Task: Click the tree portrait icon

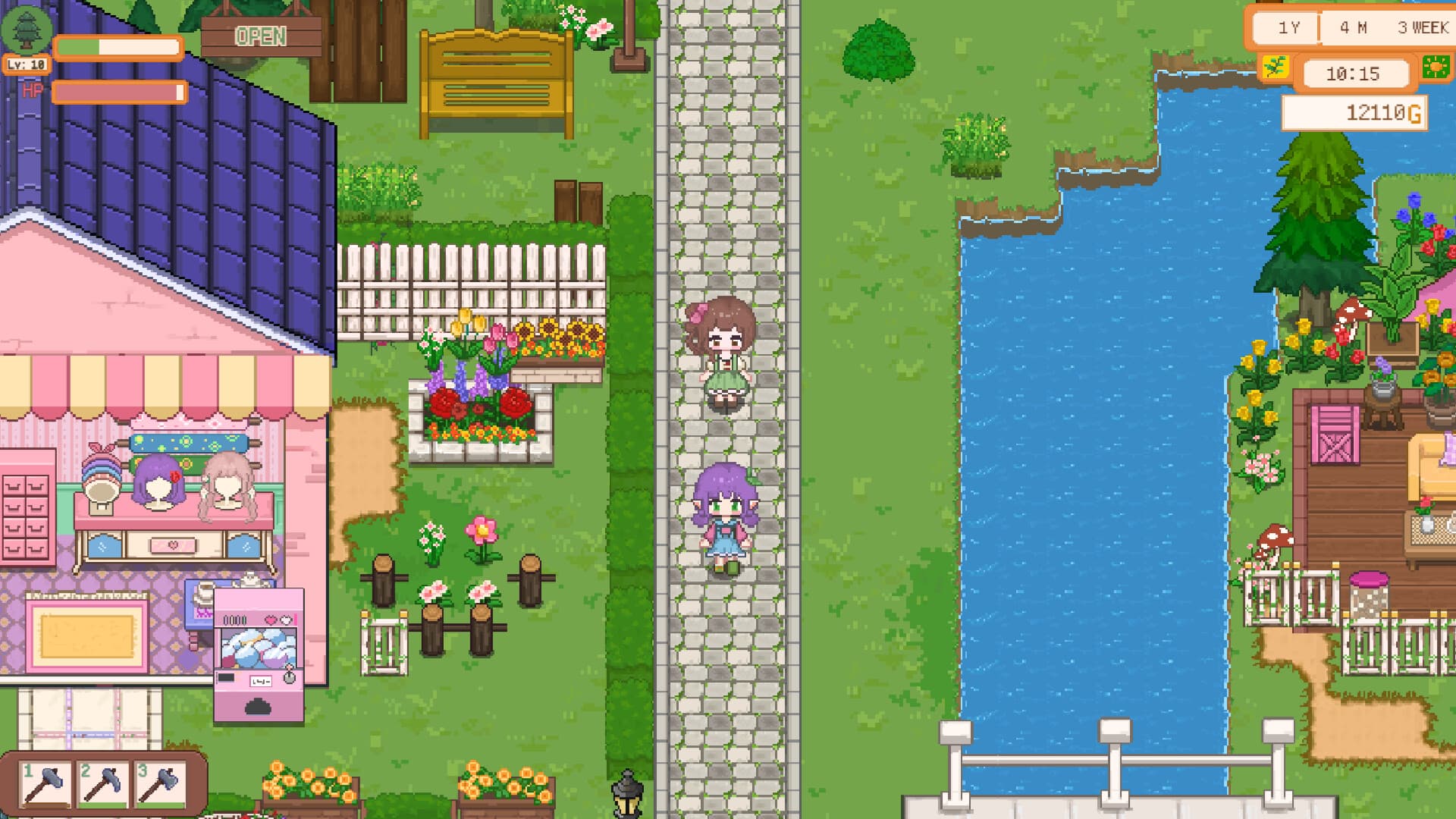Action: 28,28
